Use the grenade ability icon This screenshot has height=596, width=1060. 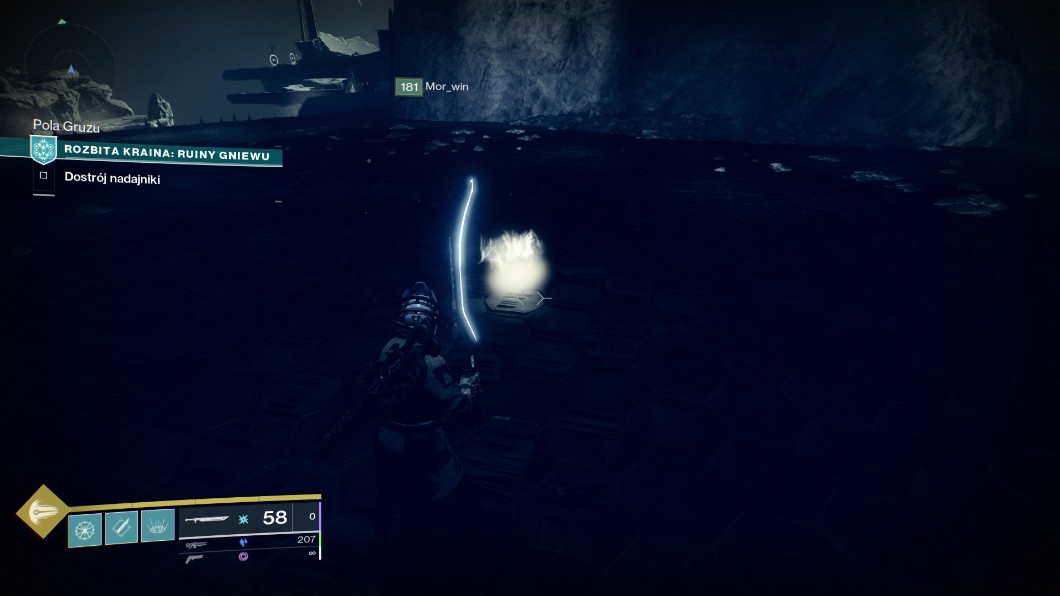click(x=84, y=527)
